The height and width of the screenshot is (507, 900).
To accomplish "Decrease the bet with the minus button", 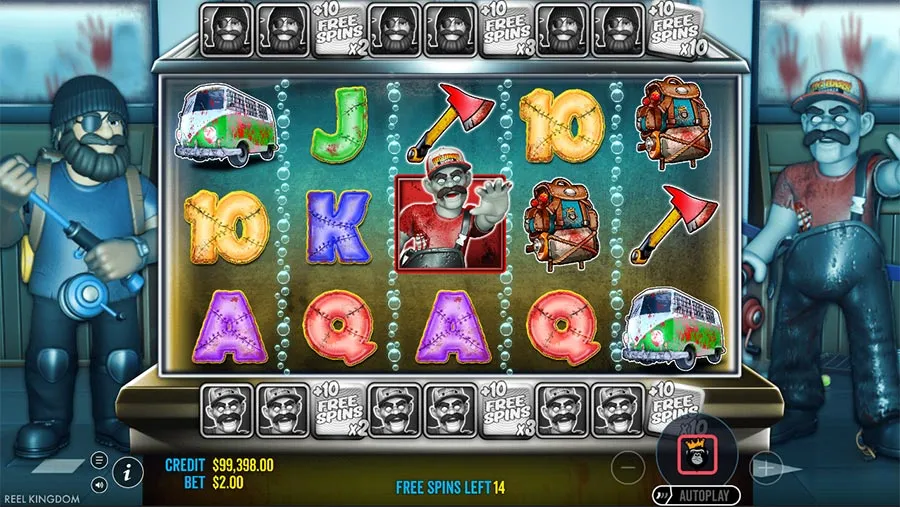I will (x=627, y=466).
